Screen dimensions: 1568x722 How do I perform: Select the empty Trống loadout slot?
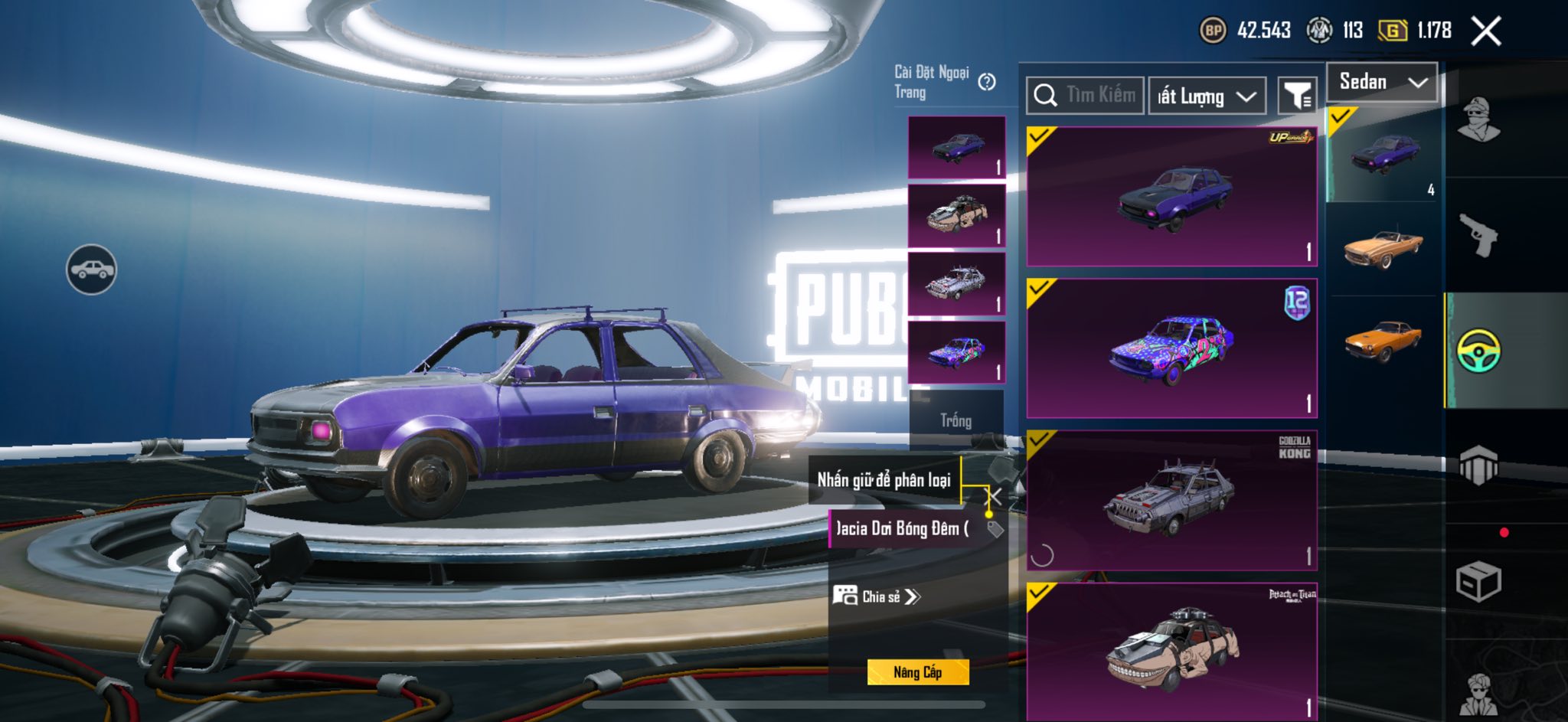tap(956, 420)
